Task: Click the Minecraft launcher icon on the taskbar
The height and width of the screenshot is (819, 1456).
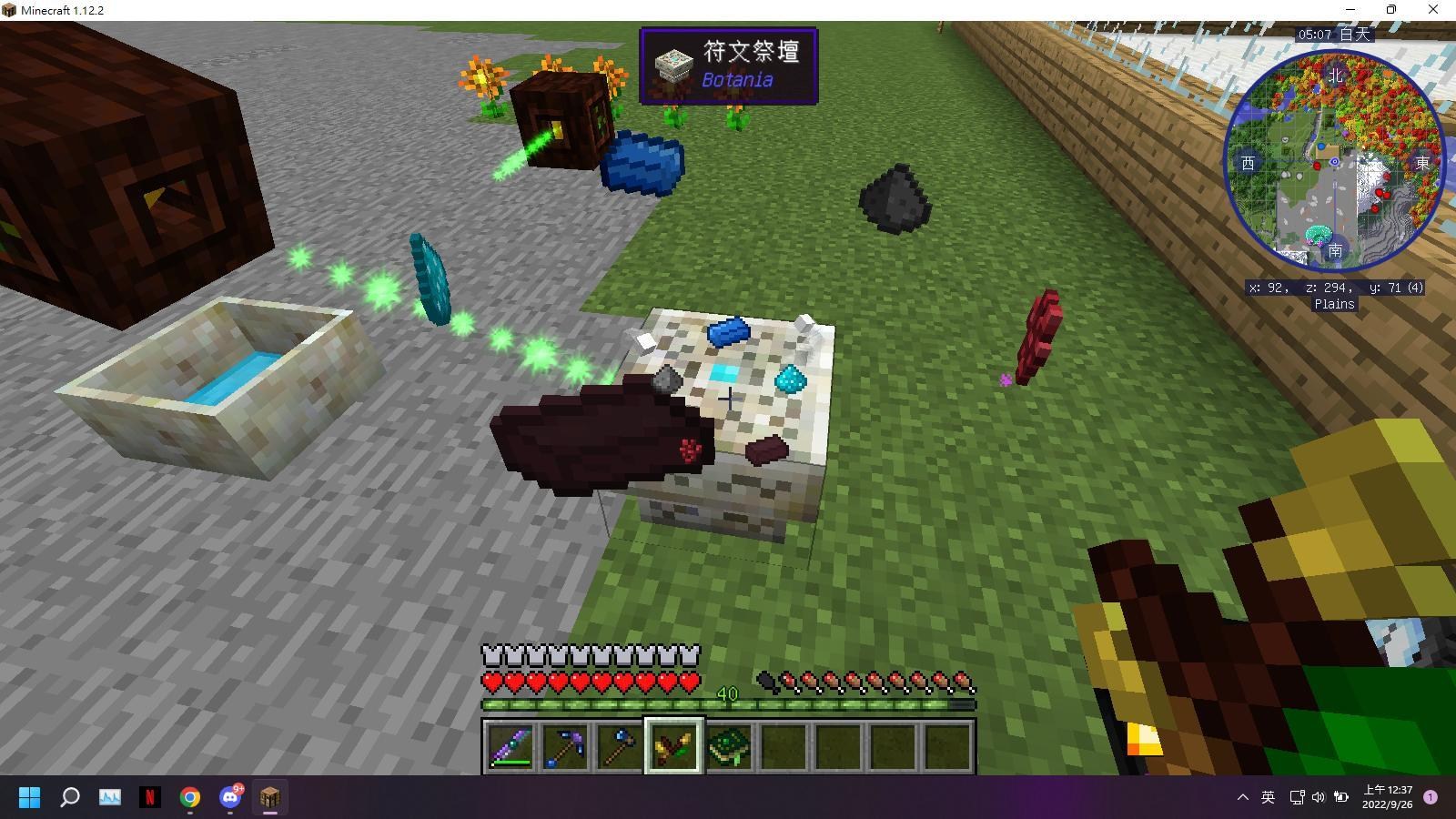Action: pyautogui.click(x=268, y=797)
